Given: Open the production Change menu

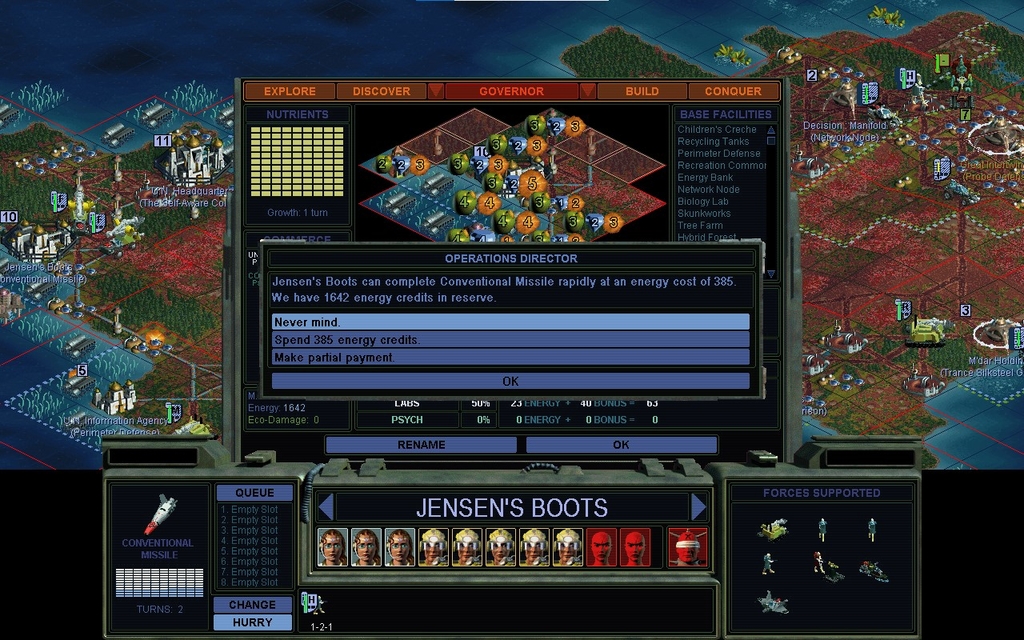Looking at the screenshot, I should (x=252, y=604).
